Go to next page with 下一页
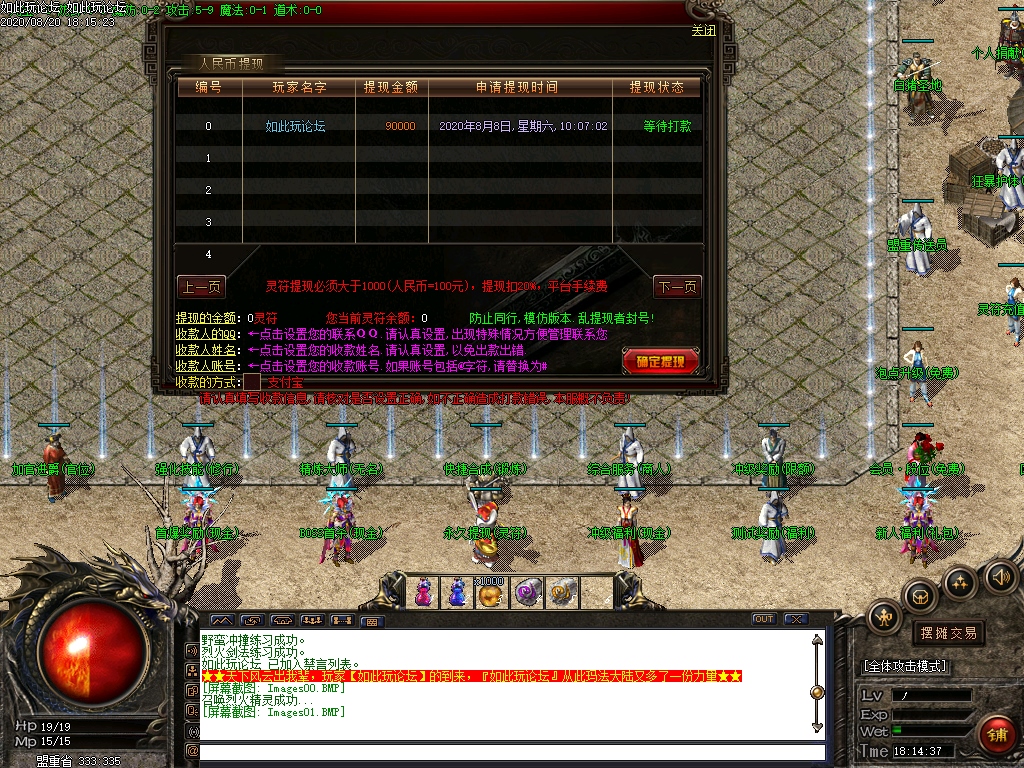Image resolution: width=1024 pixels, height=768 pixels. [x=677, y=287]
